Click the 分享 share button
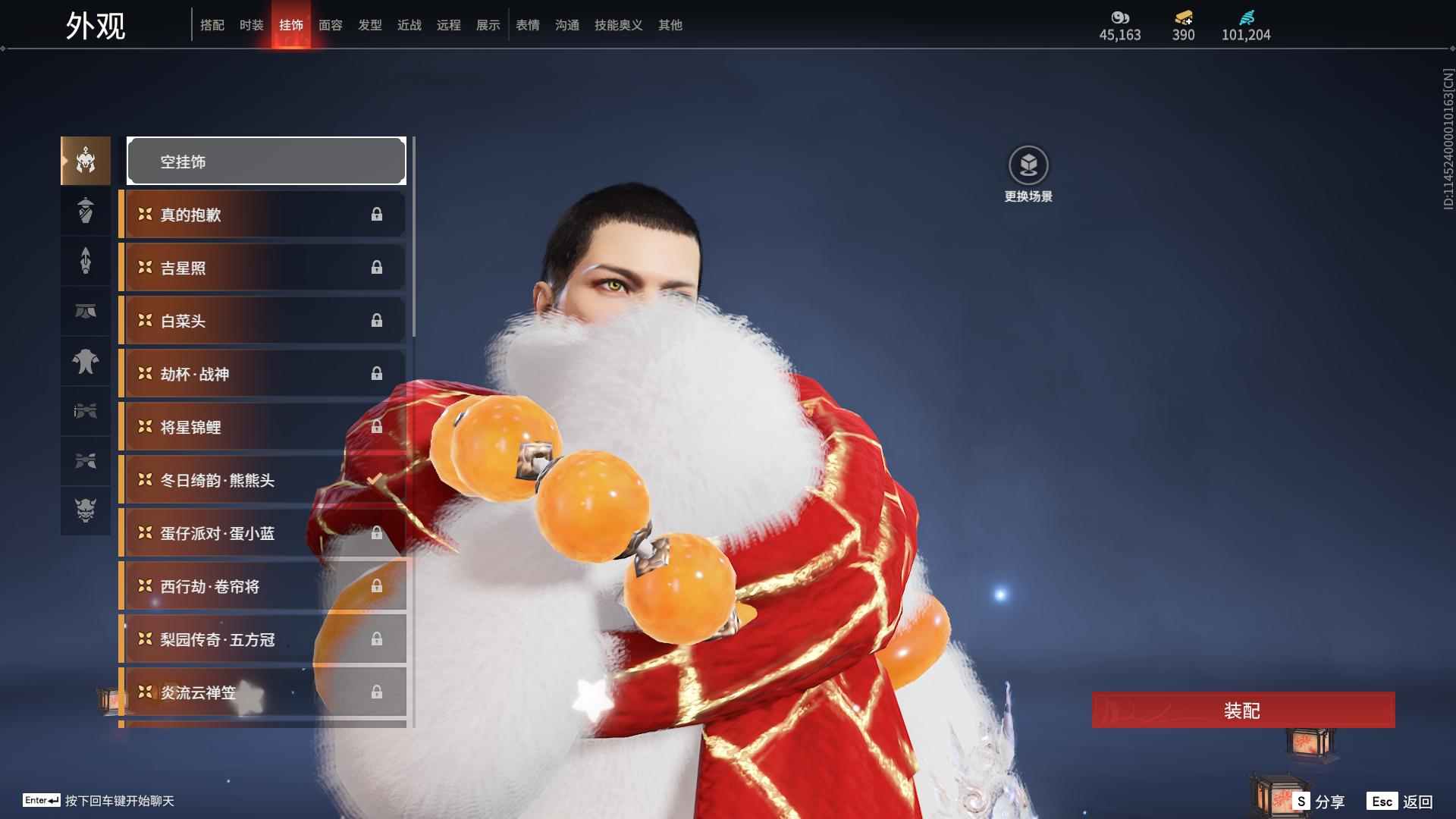Viewport: 1456px width, 819px height. (1319, 801)
